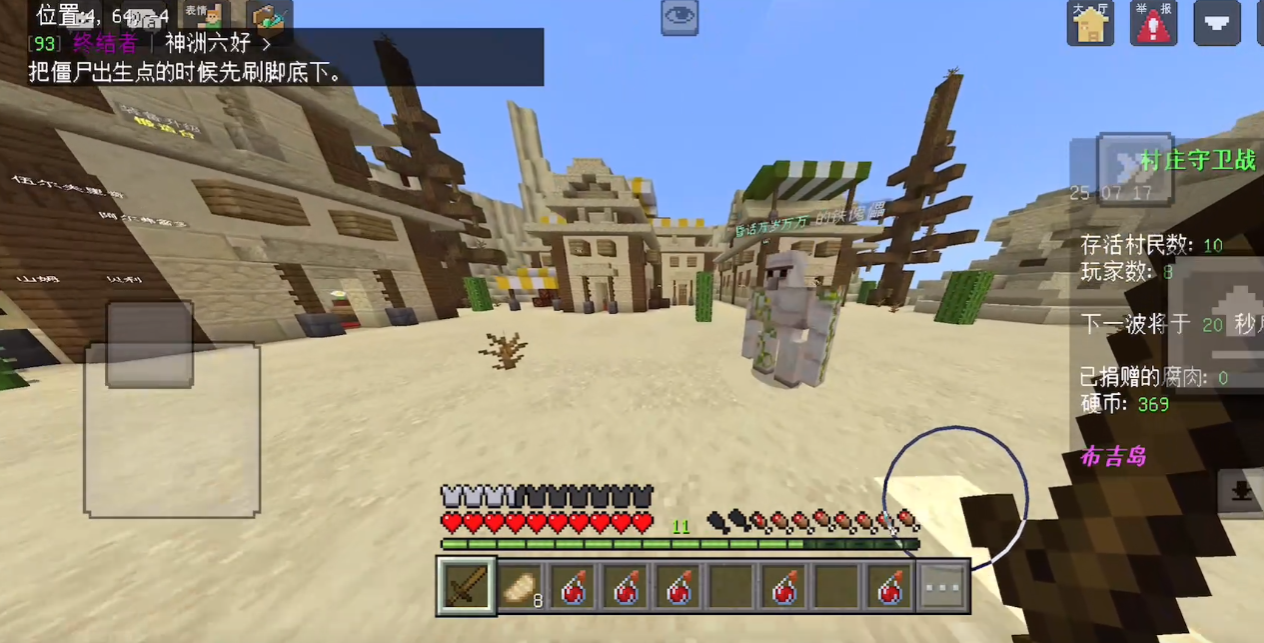
Task: Tap the sneak down-arrow button
Action: pos(1240,491)
